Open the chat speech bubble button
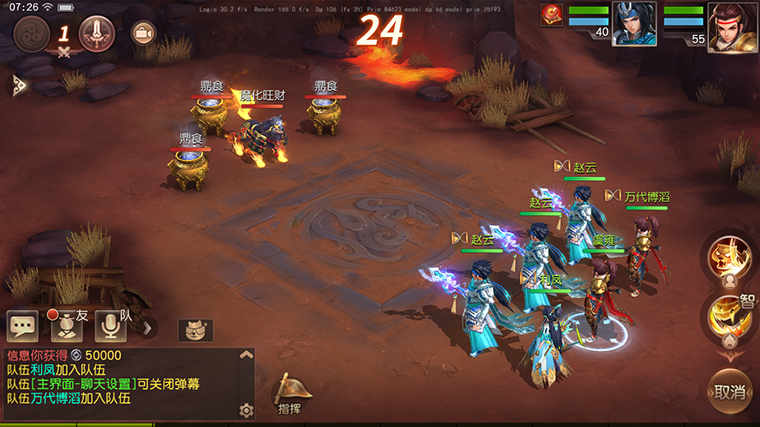 [23, 326]
